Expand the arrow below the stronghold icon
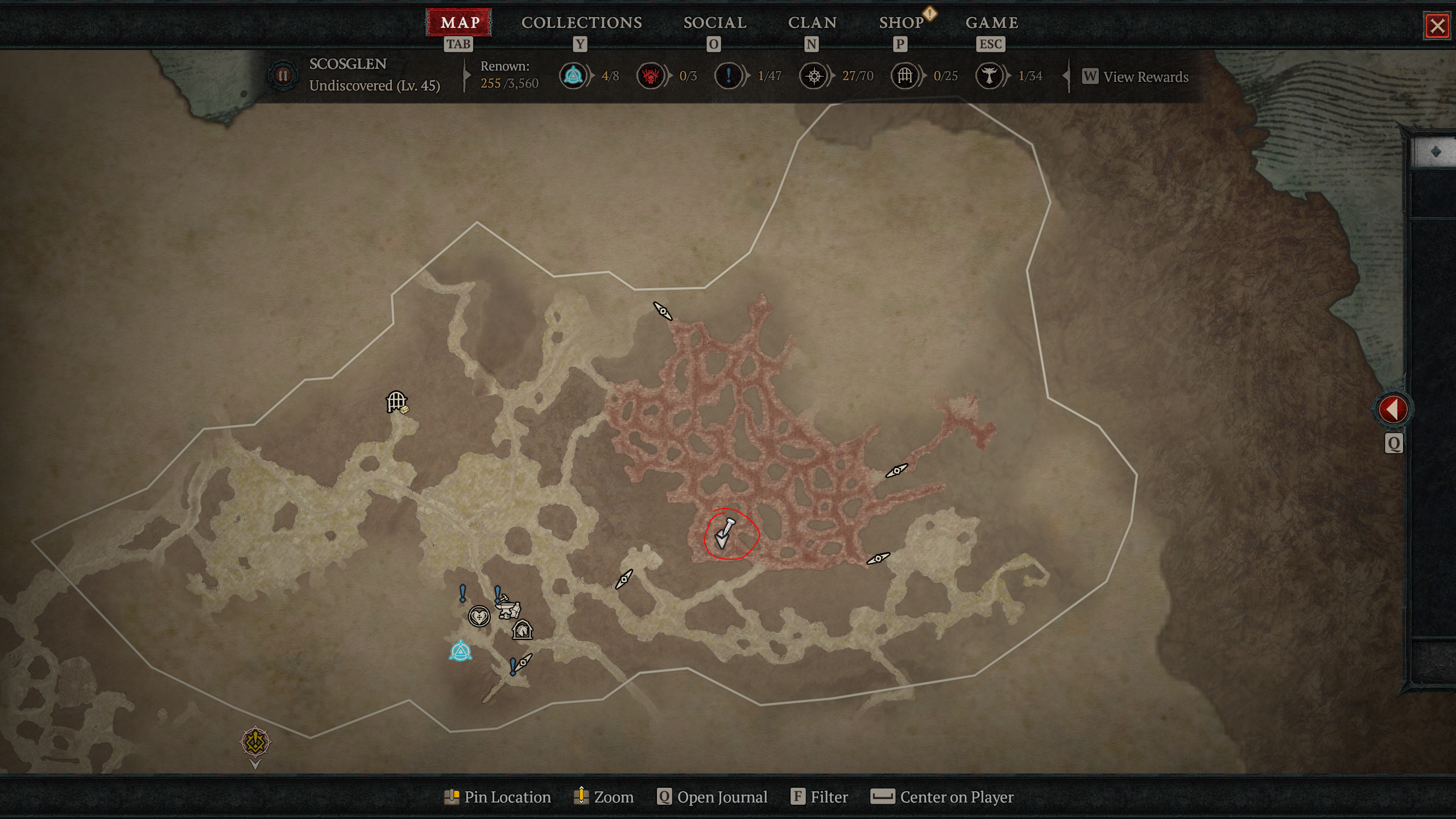Viewport: 1456px width, 819px height. [254, 765]
